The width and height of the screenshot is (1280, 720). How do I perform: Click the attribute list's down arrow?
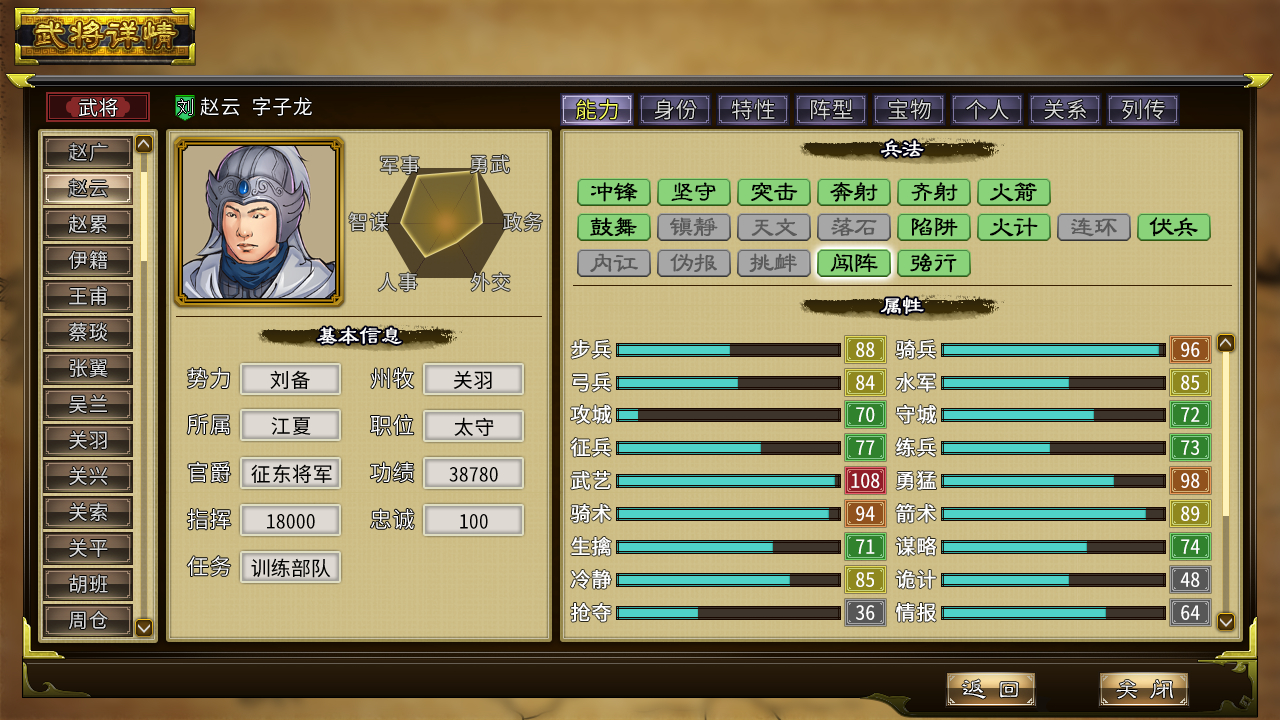coord(1226,621)
